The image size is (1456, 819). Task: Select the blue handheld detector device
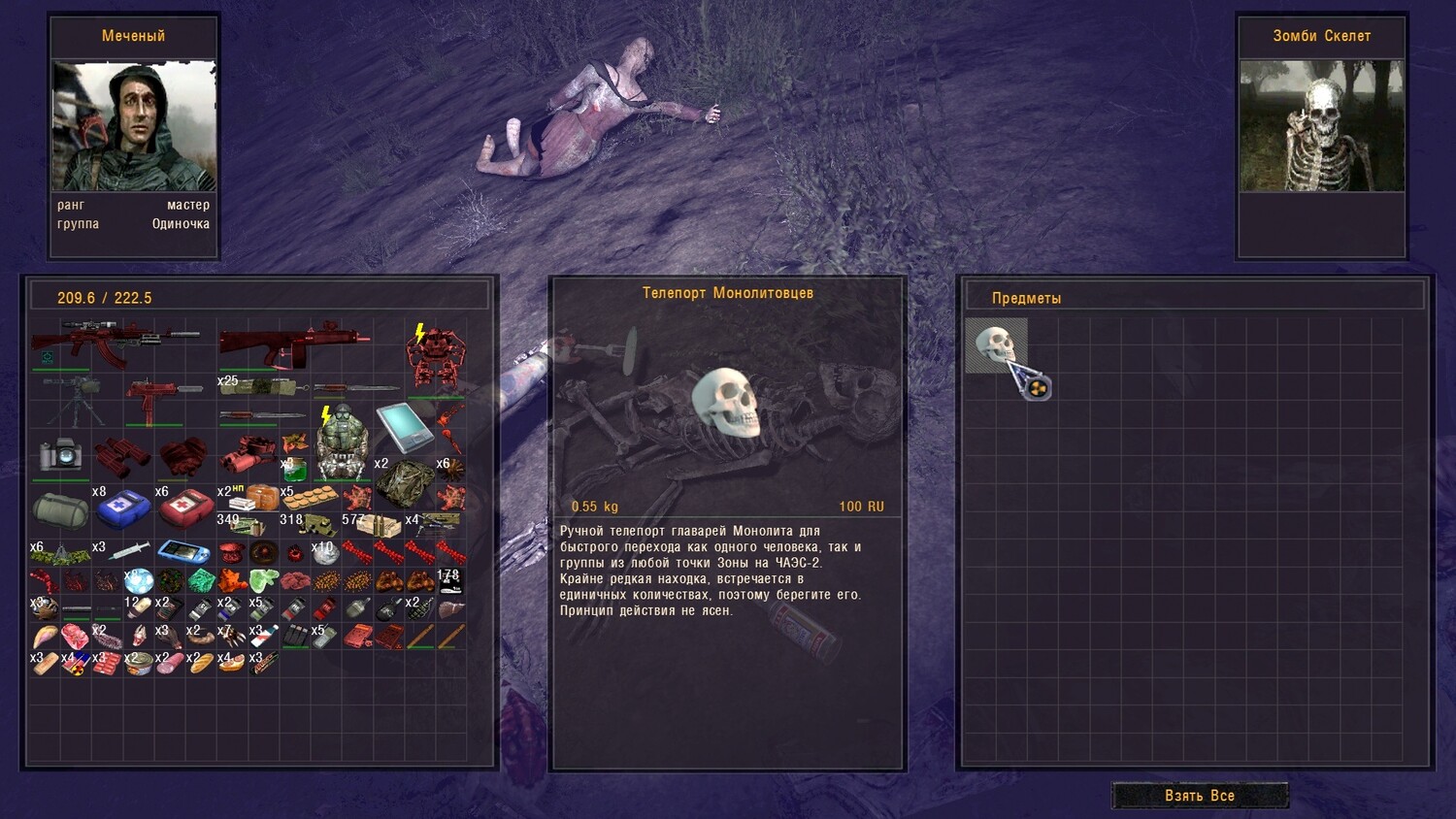(183, 551)
